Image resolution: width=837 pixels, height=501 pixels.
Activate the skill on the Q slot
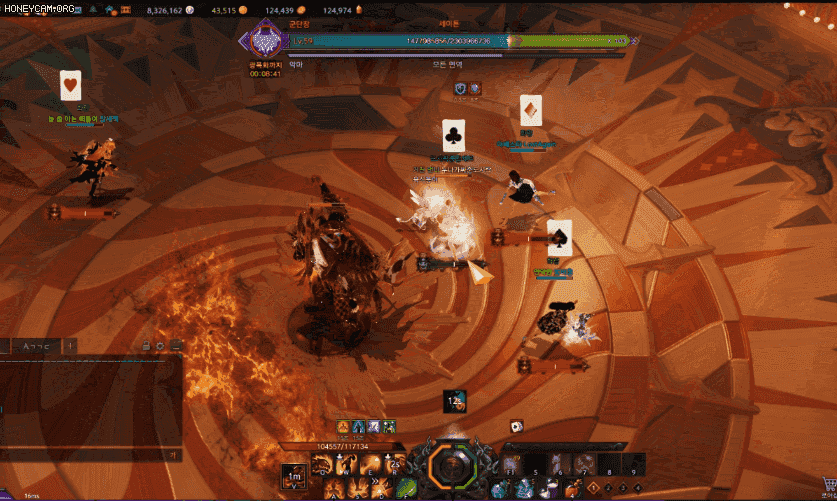pyautogui.click(x=322, y=464)
